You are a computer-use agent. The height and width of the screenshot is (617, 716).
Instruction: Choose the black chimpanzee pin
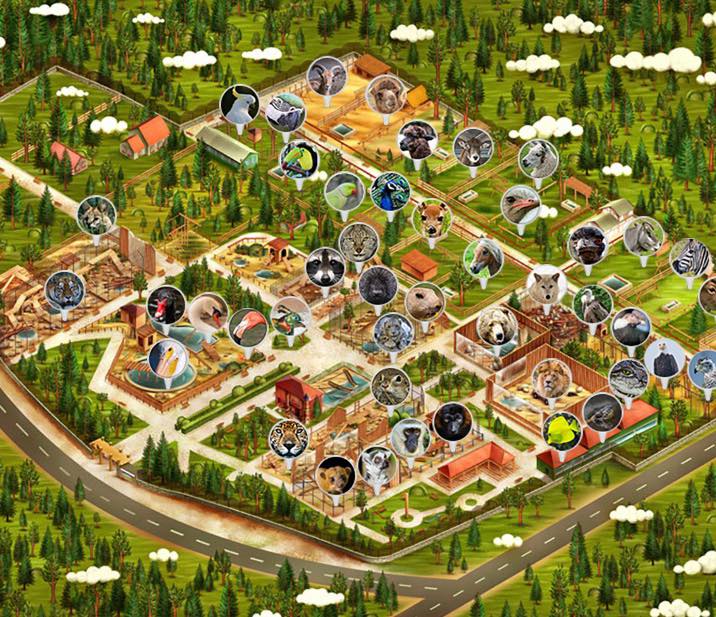451,421
